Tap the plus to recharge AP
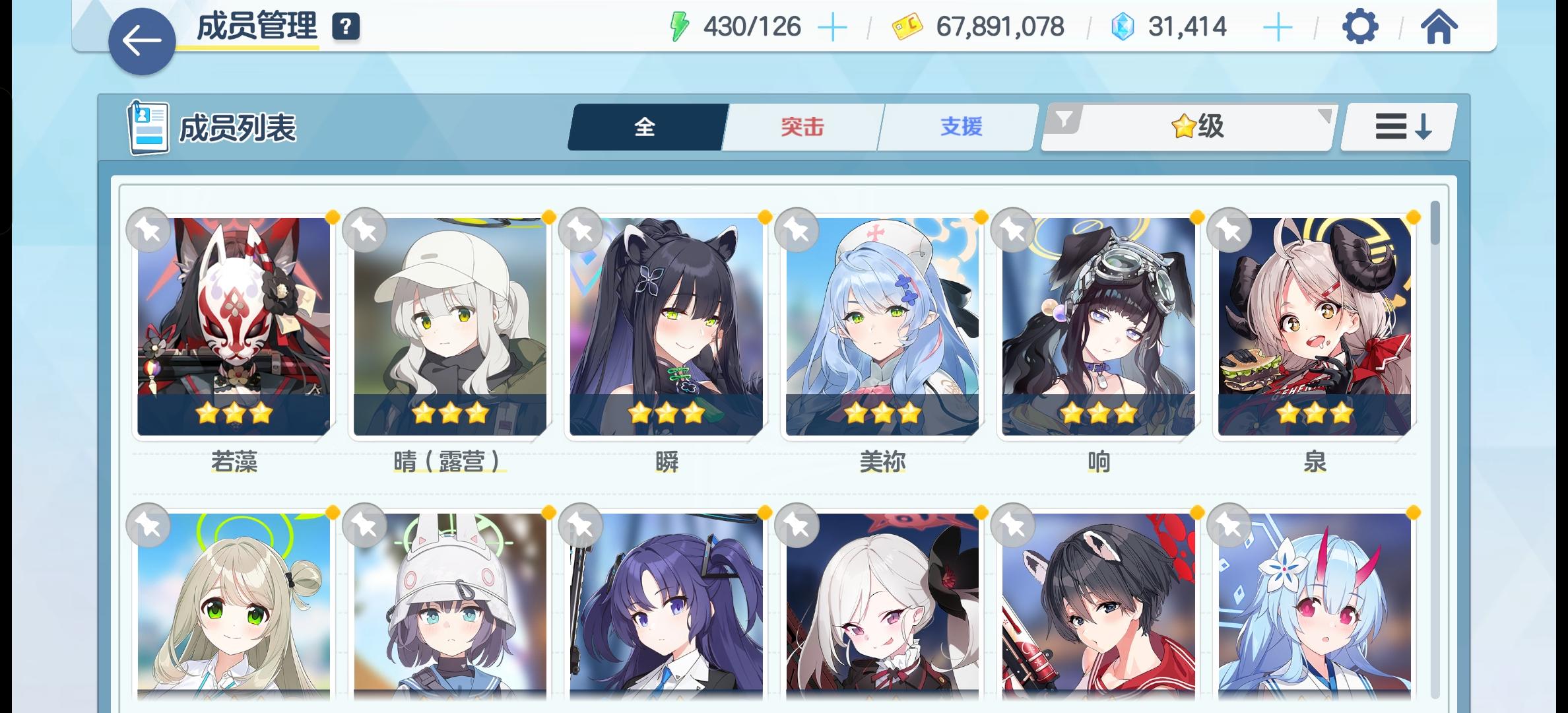Screen dimensions: 1568x713 pyautogui.click(x=833, y=27)
